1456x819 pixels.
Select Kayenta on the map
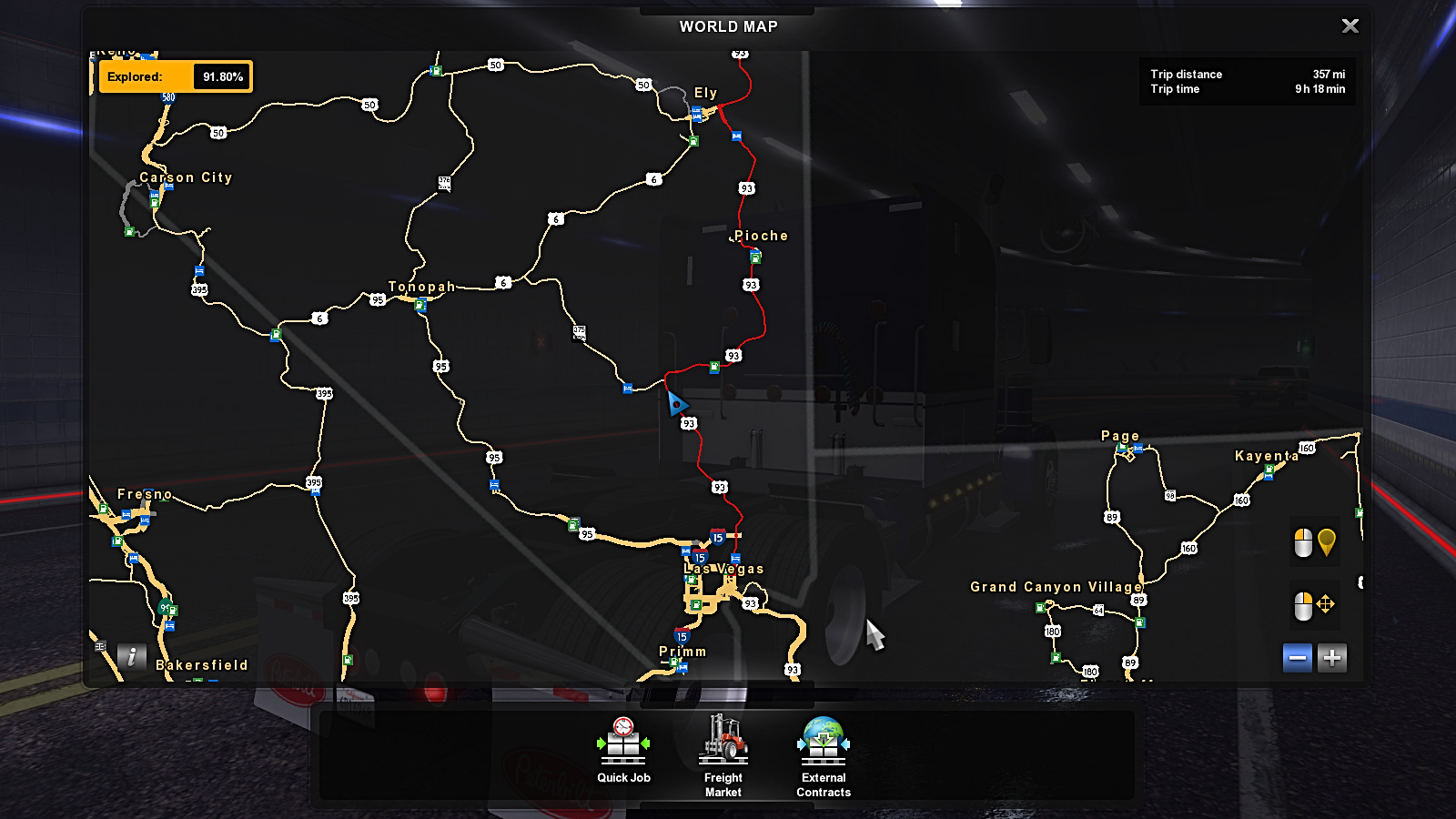click(1266, 456)
